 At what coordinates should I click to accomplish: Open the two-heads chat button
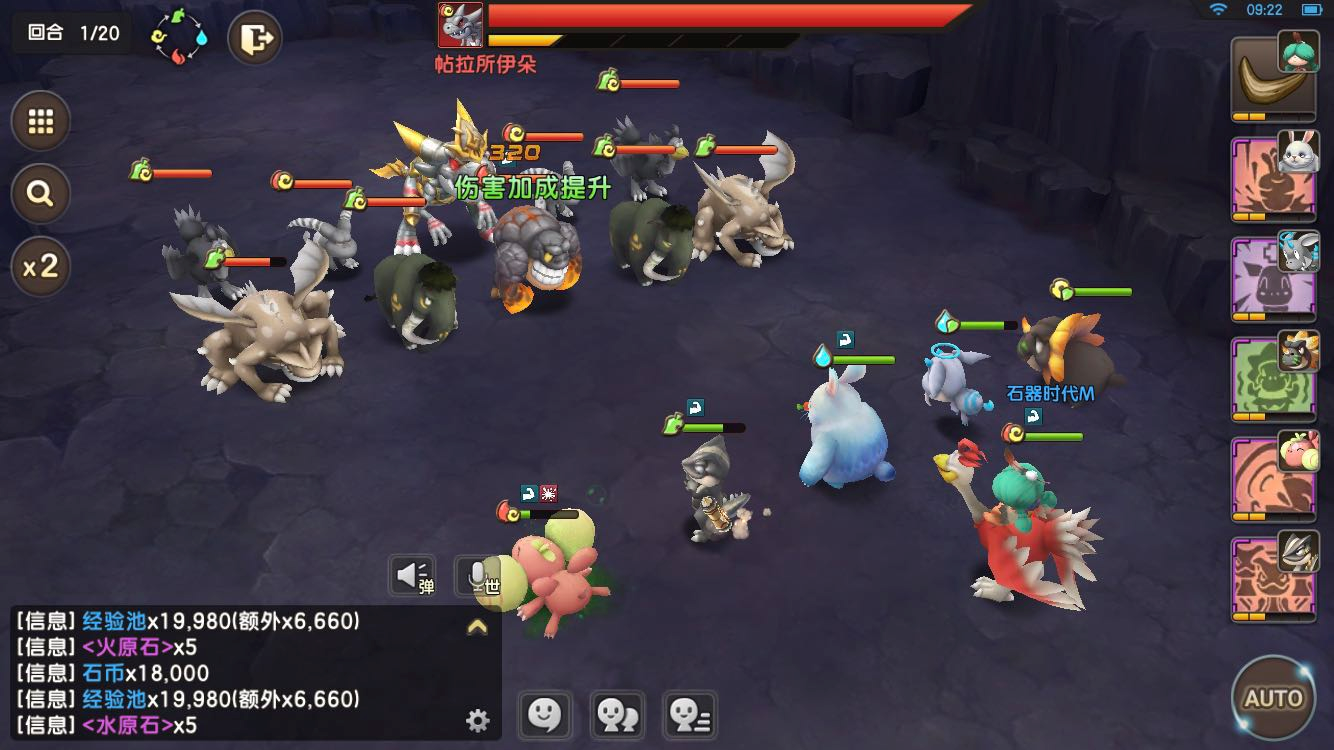(616, 715)
